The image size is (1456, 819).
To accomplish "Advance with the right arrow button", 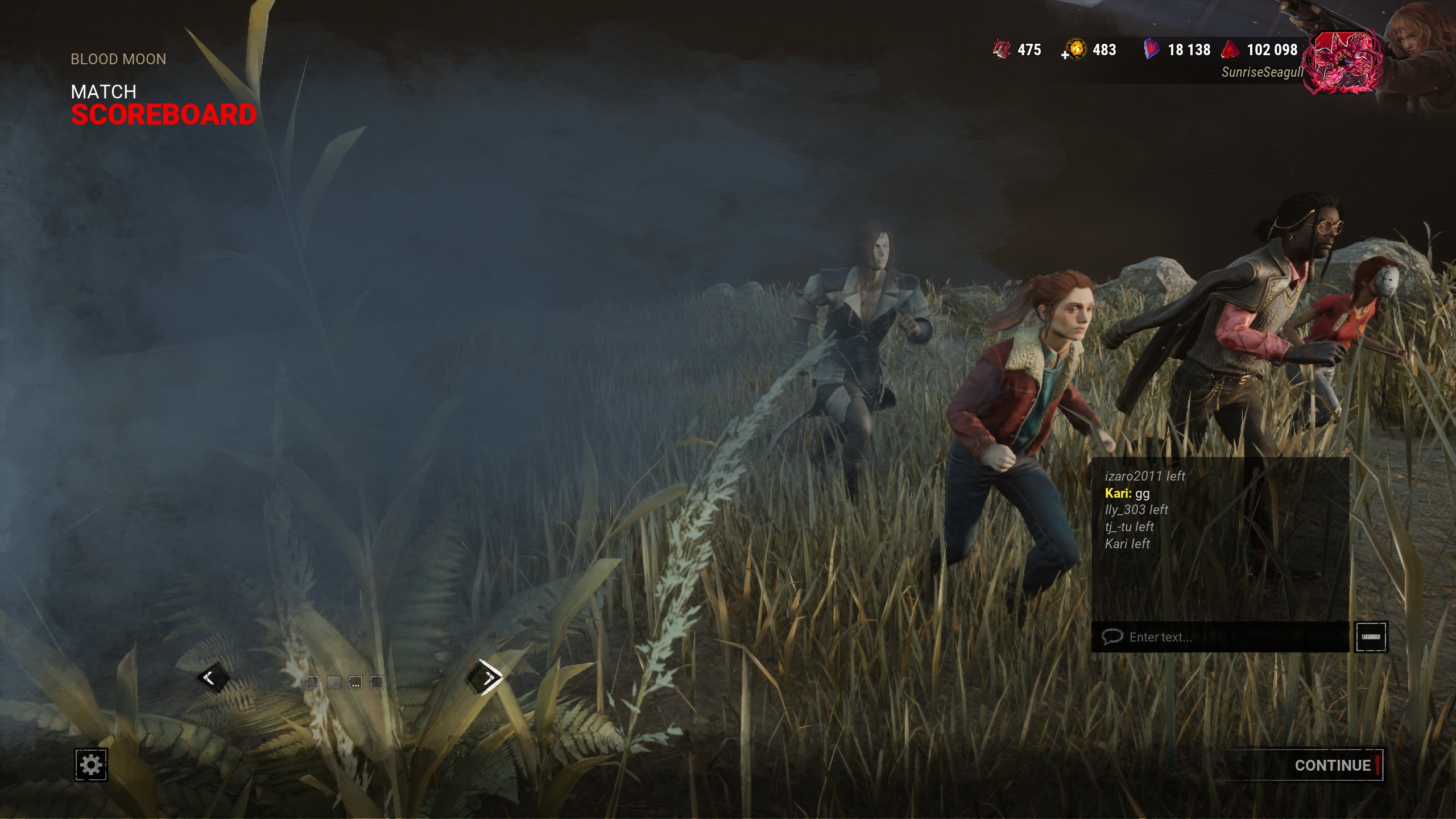I will (x=485, y=677).
